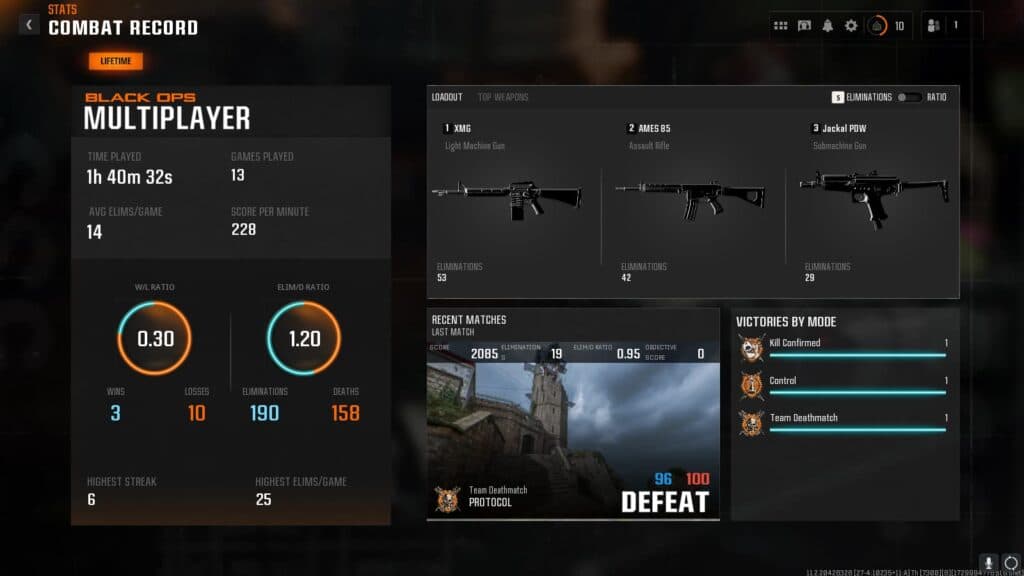The width and height of the screenshot is (1024, 576).
Task: Choose the AMES 85 assault rifle card
Action: click(692, 200)
